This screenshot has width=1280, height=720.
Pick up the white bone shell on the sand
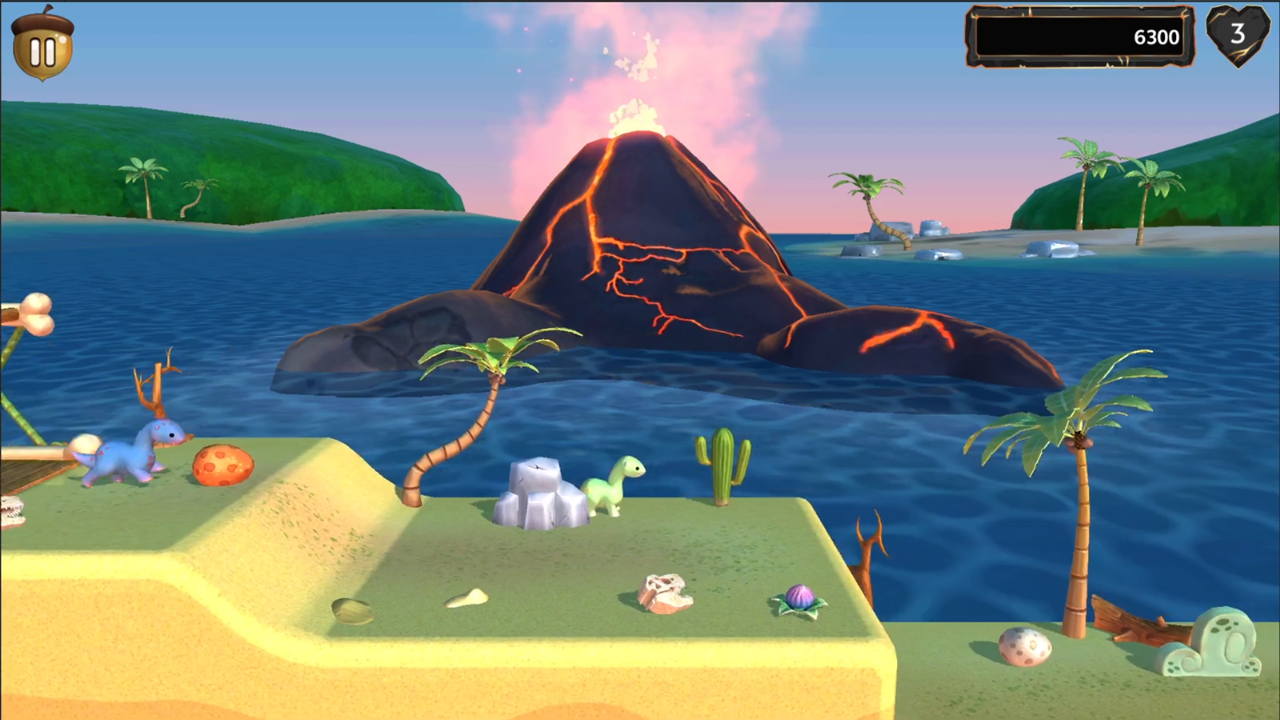pos(468,598)
